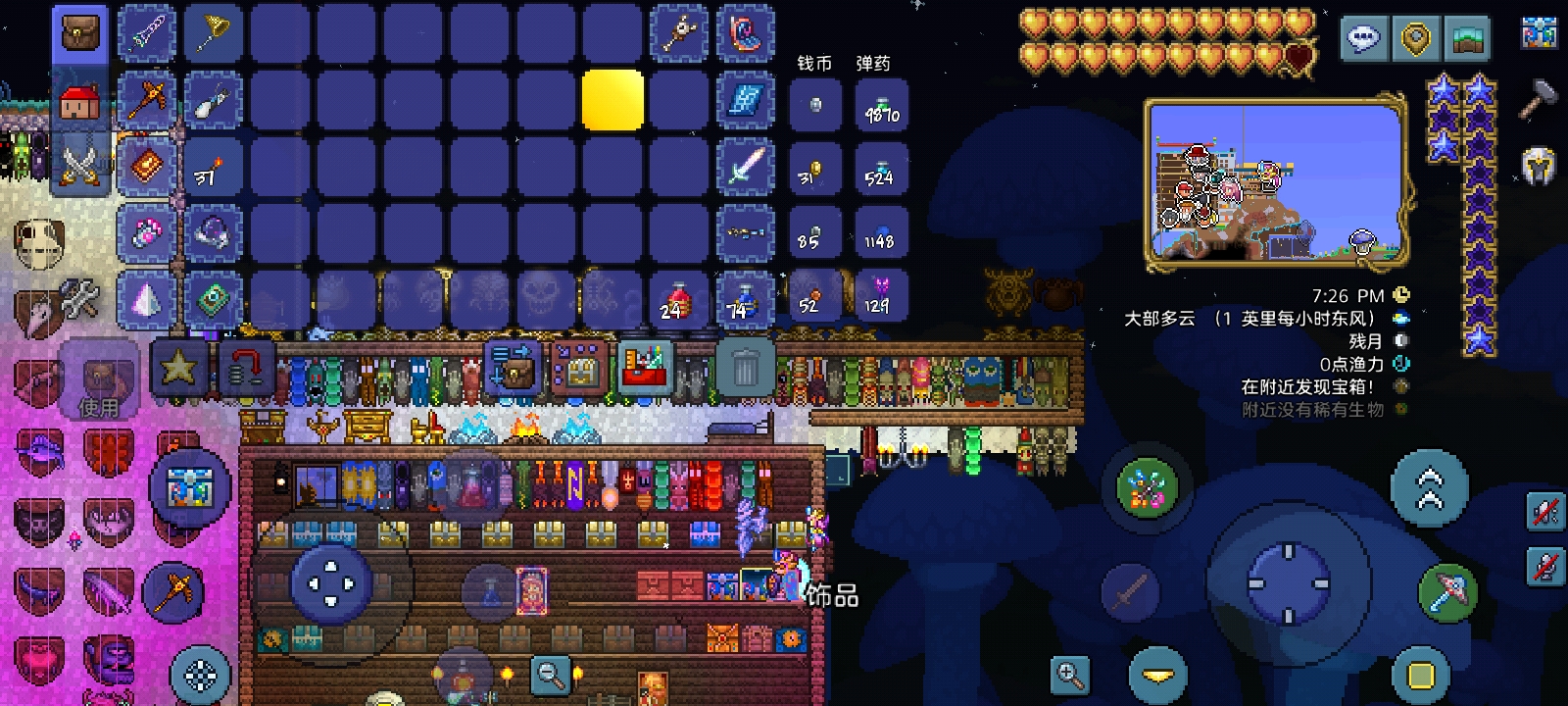
Task: Select the golden bug net slot
Action: [x=213, y=32]
